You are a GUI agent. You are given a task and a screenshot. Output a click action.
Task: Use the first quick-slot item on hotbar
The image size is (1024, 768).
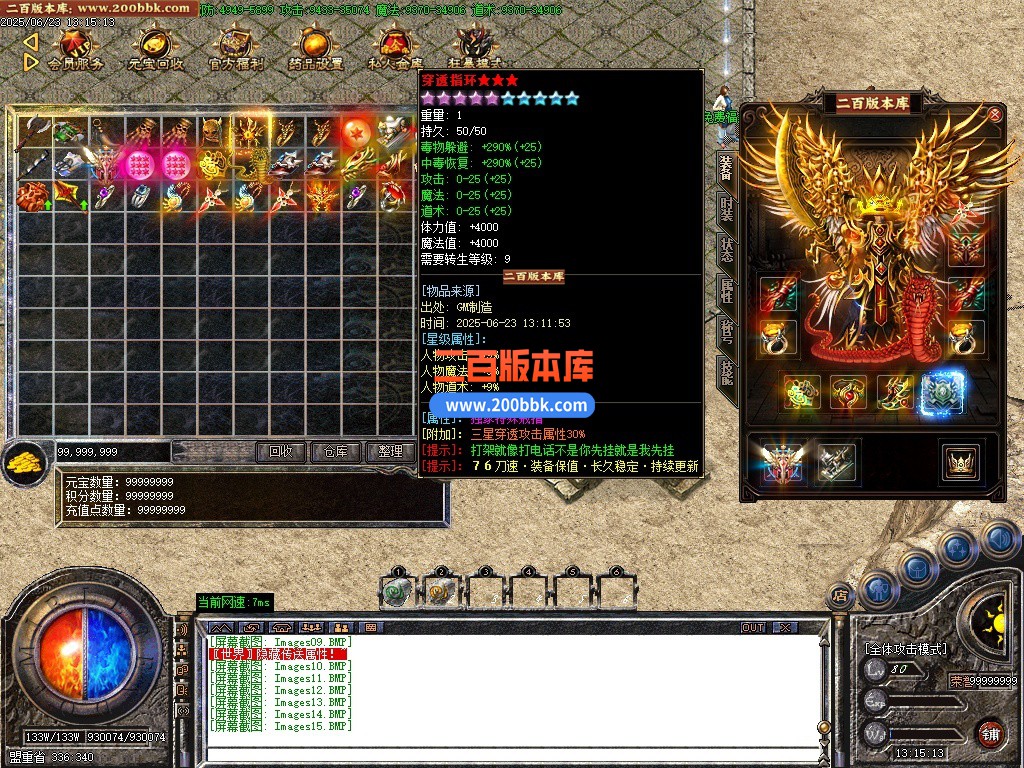(397, 592)
